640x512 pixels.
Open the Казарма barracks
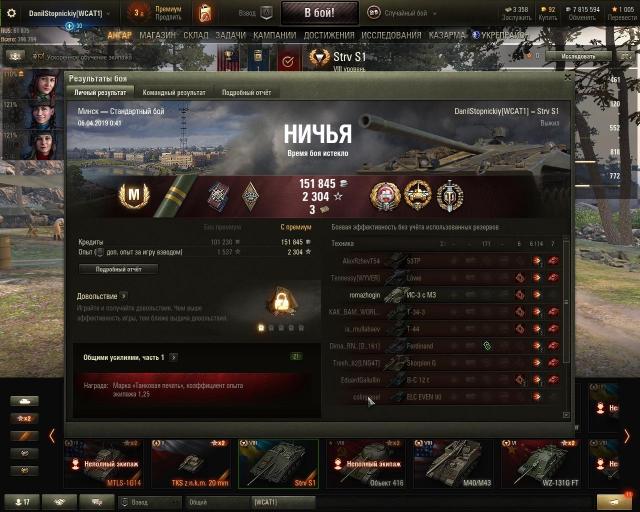pos(447,36)
